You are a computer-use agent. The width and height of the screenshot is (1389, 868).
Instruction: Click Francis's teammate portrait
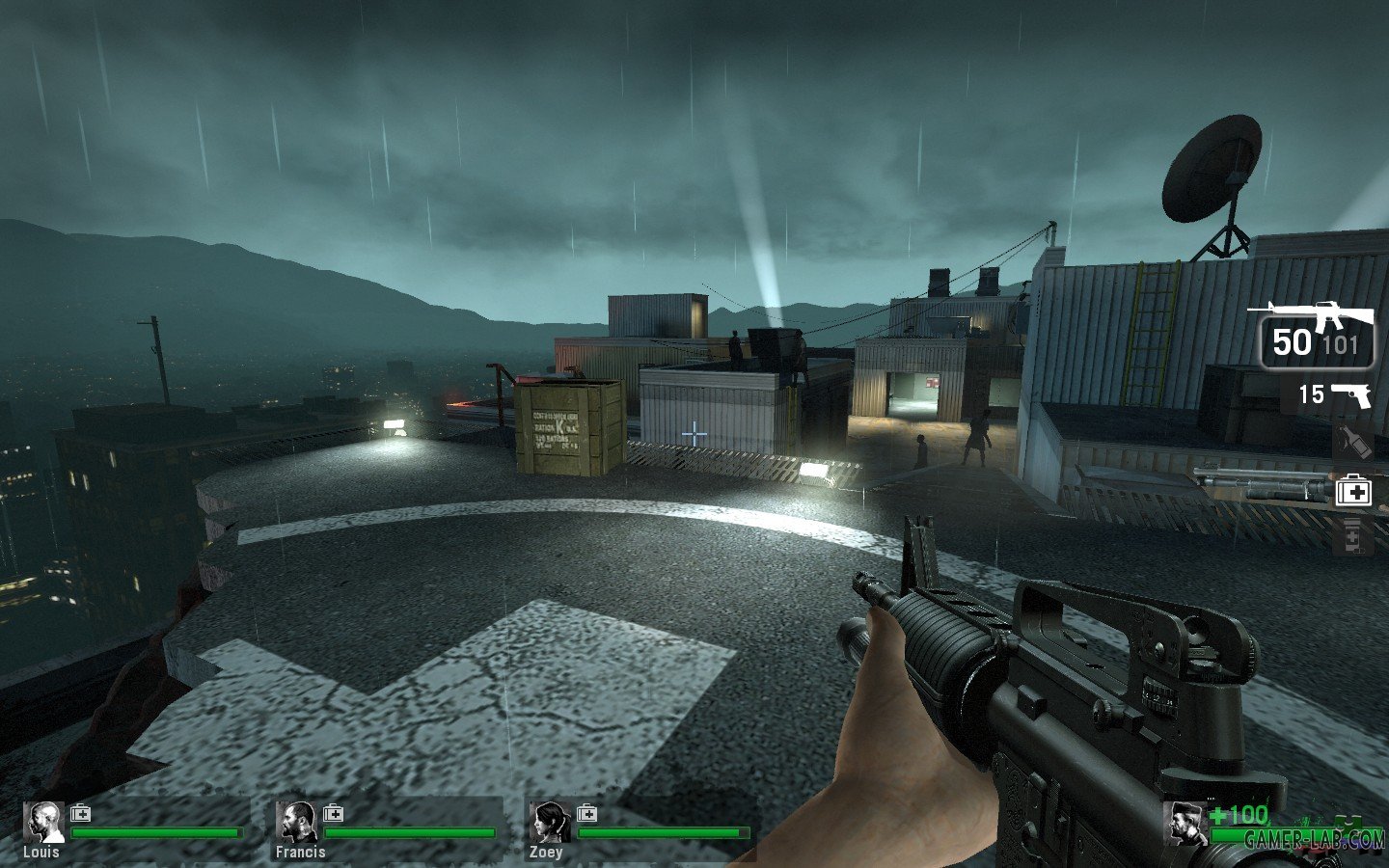tap(296, 823)
